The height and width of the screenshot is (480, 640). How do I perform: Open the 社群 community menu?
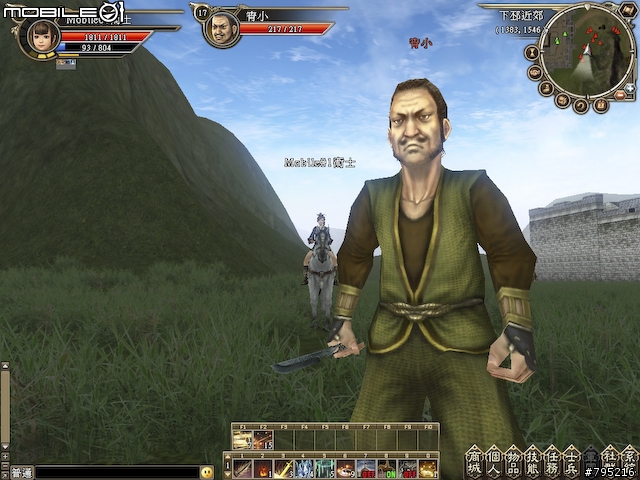point(609,460)
